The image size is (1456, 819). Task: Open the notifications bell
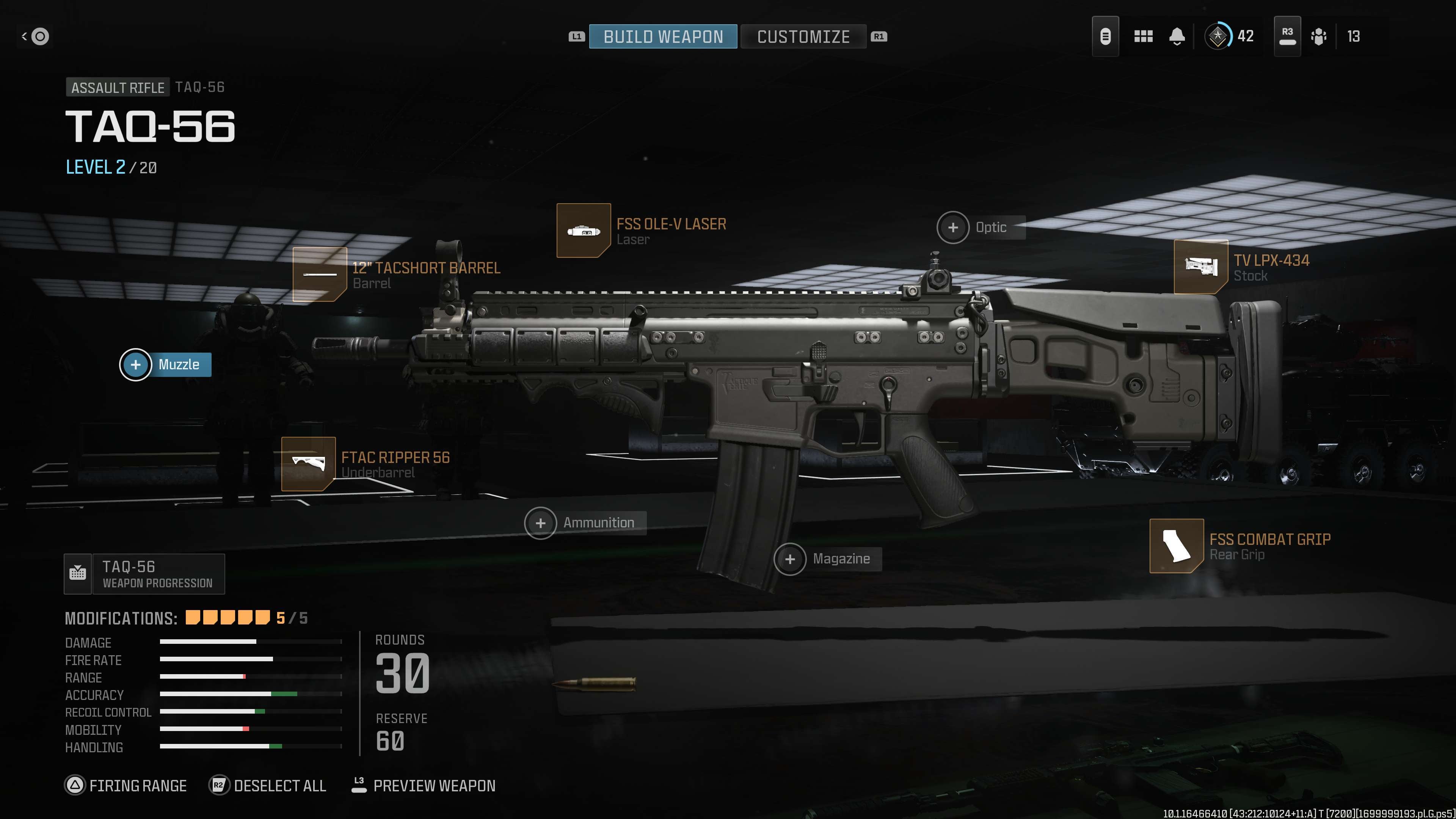coord(1177,37)
